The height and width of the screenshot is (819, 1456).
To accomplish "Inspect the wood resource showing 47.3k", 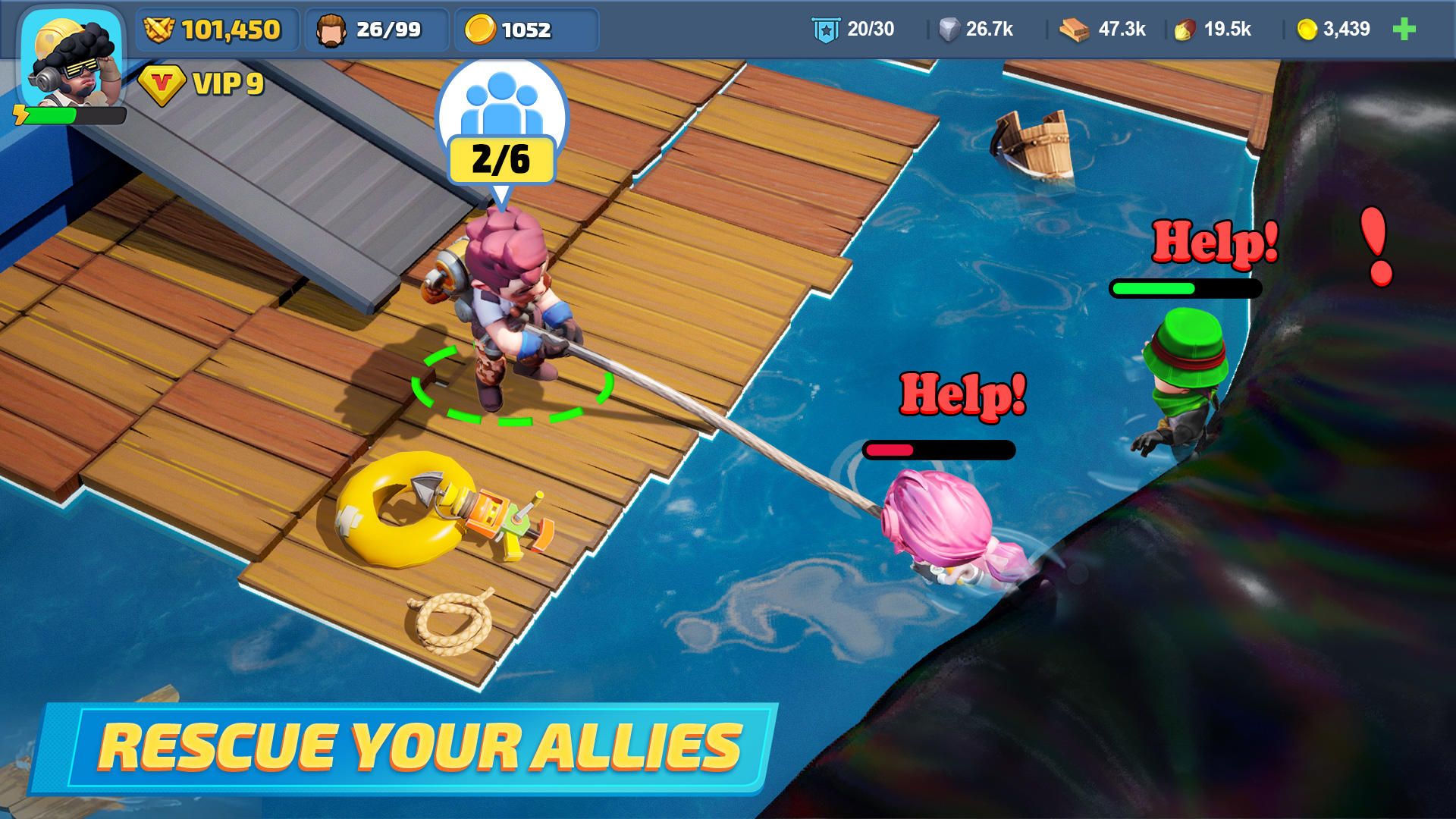I will [x=1101, y=30].
